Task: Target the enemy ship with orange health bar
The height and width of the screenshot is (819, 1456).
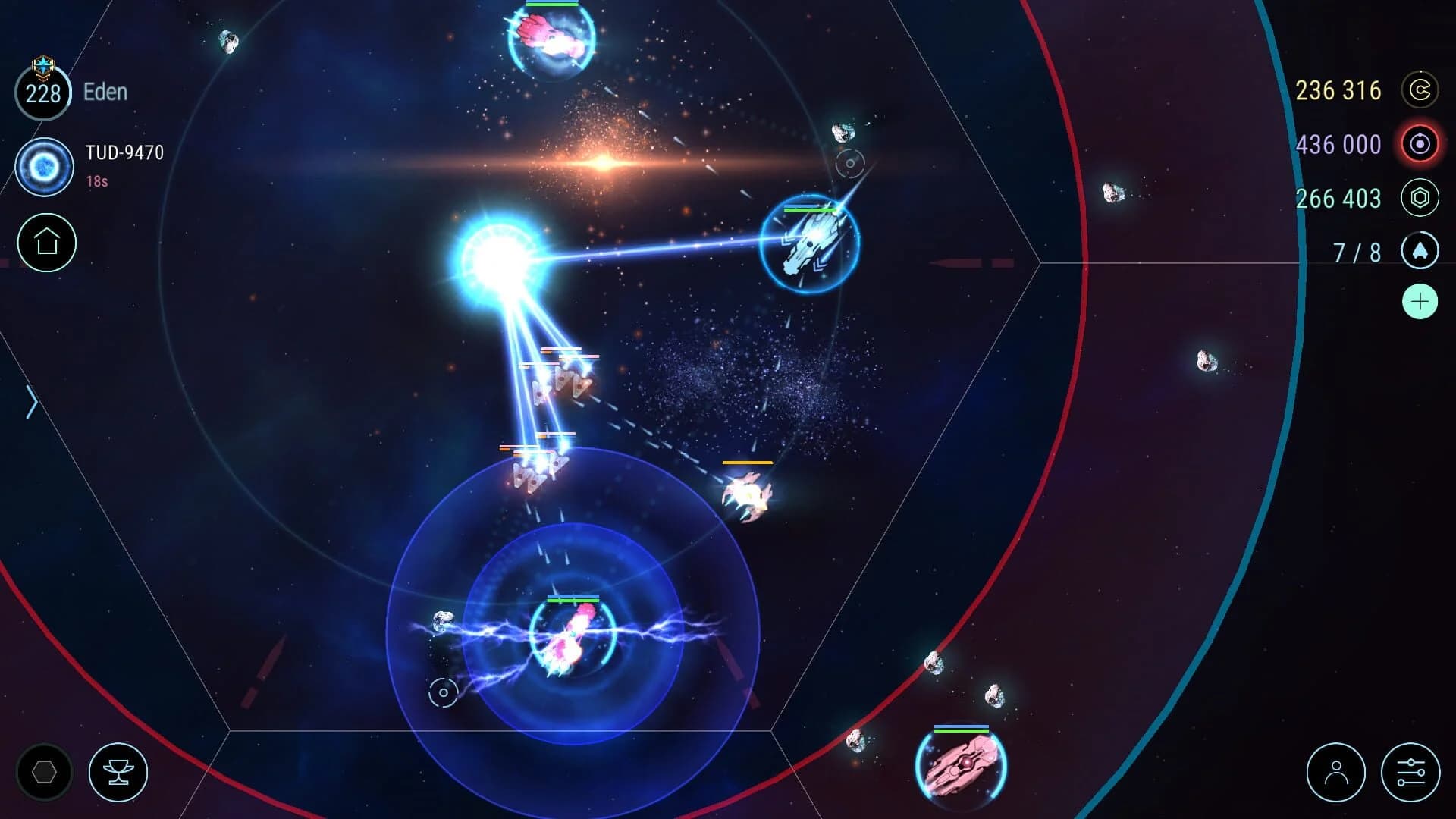Action: 747,494
